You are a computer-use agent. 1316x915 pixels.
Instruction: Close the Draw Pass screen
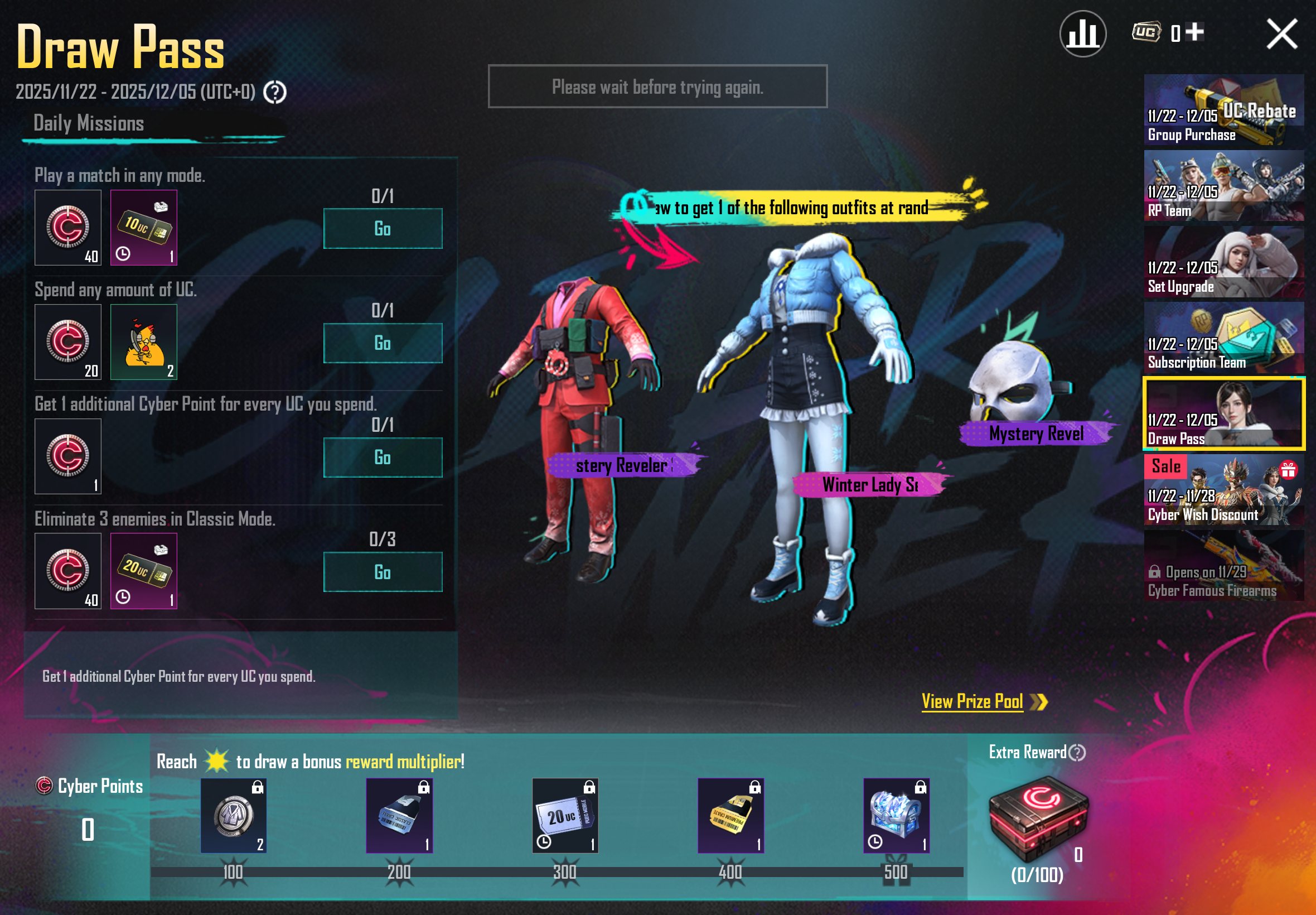click(x=1281, y=34)
